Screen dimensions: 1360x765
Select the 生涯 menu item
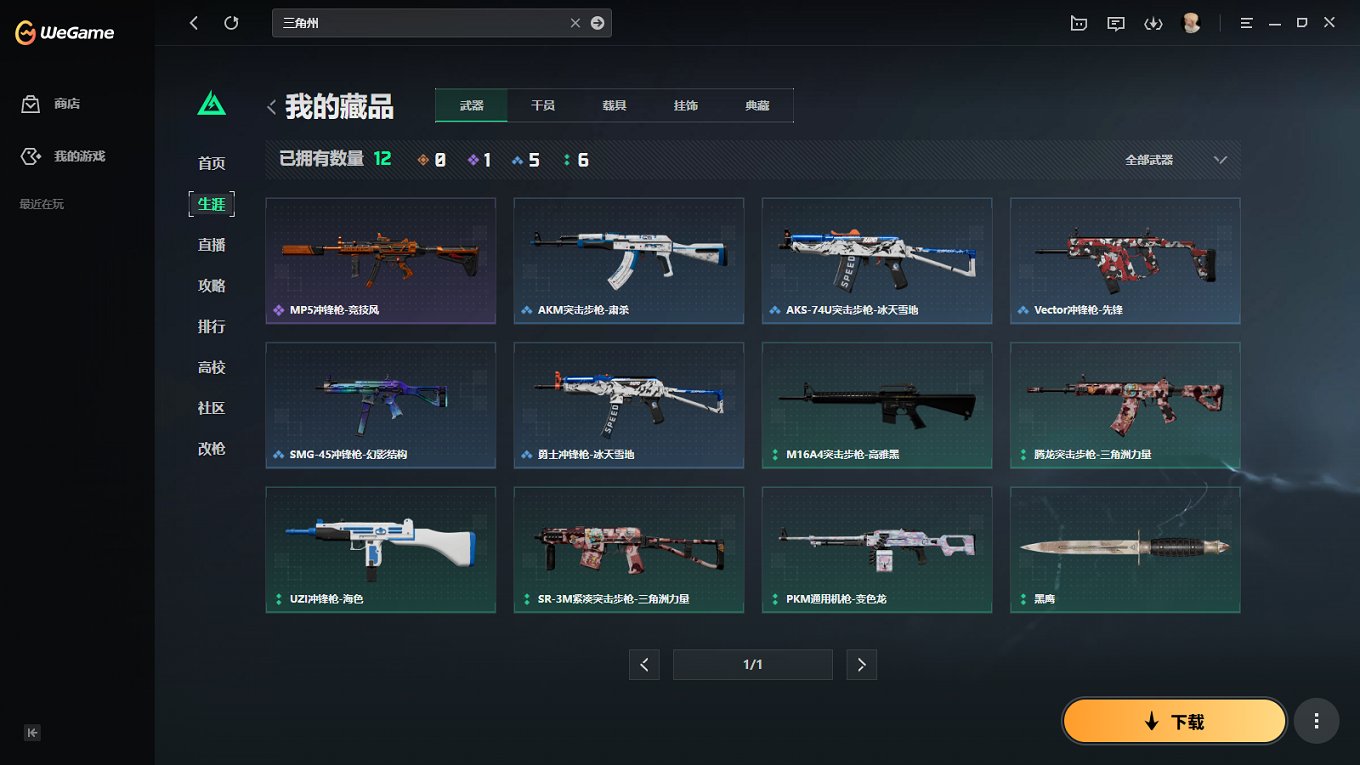211,203
